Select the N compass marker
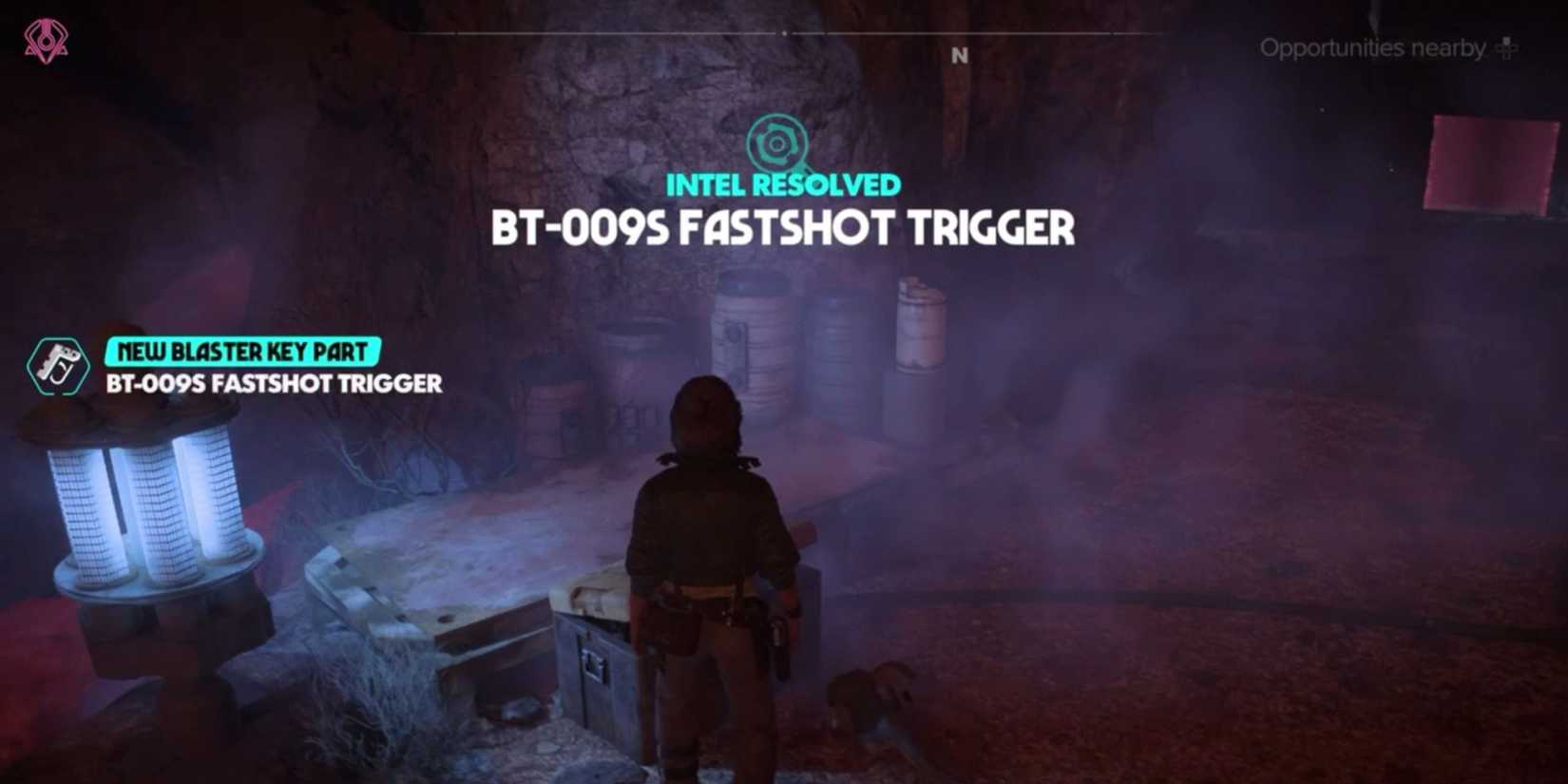This screenshot has height=784, width=1568. click(x=959, y=56)
